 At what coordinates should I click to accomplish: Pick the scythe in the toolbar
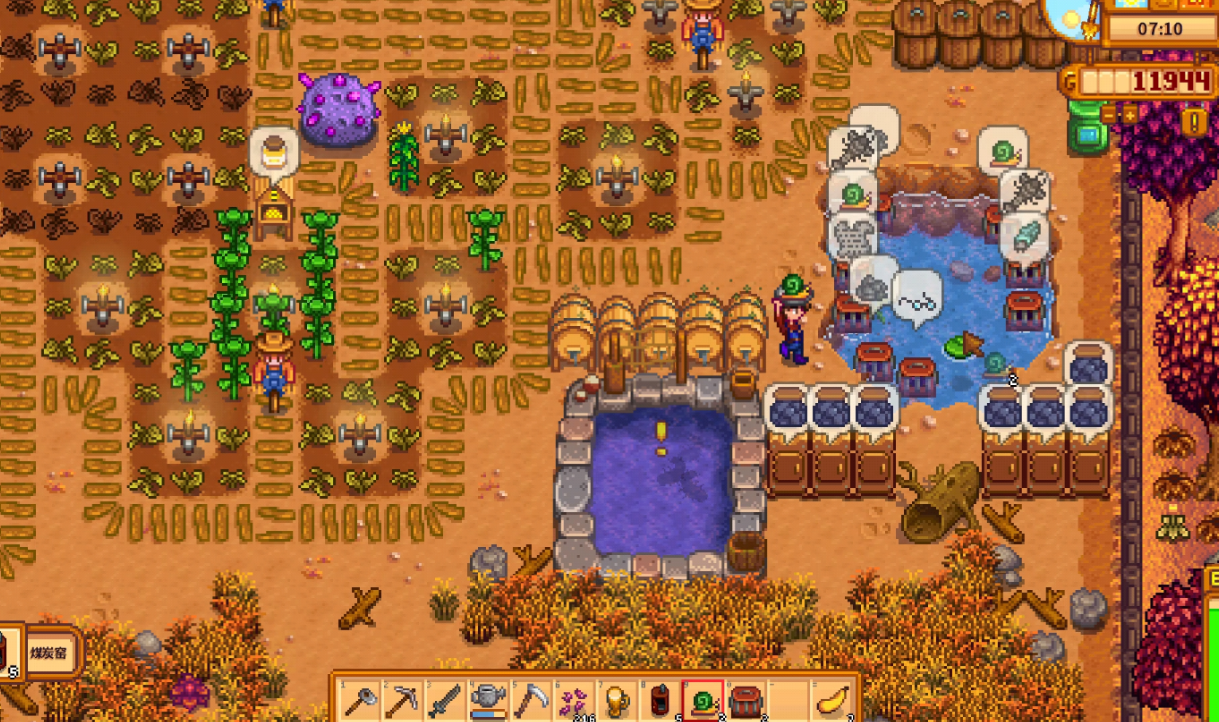[532, 699]
